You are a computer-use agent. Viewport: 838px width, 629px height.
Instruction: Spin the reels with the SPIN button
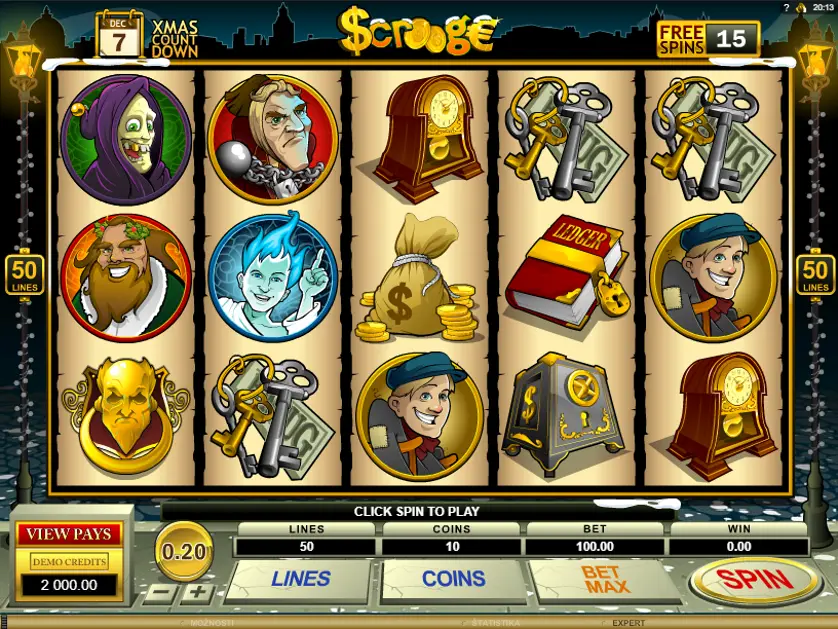(x=756, y=579)
